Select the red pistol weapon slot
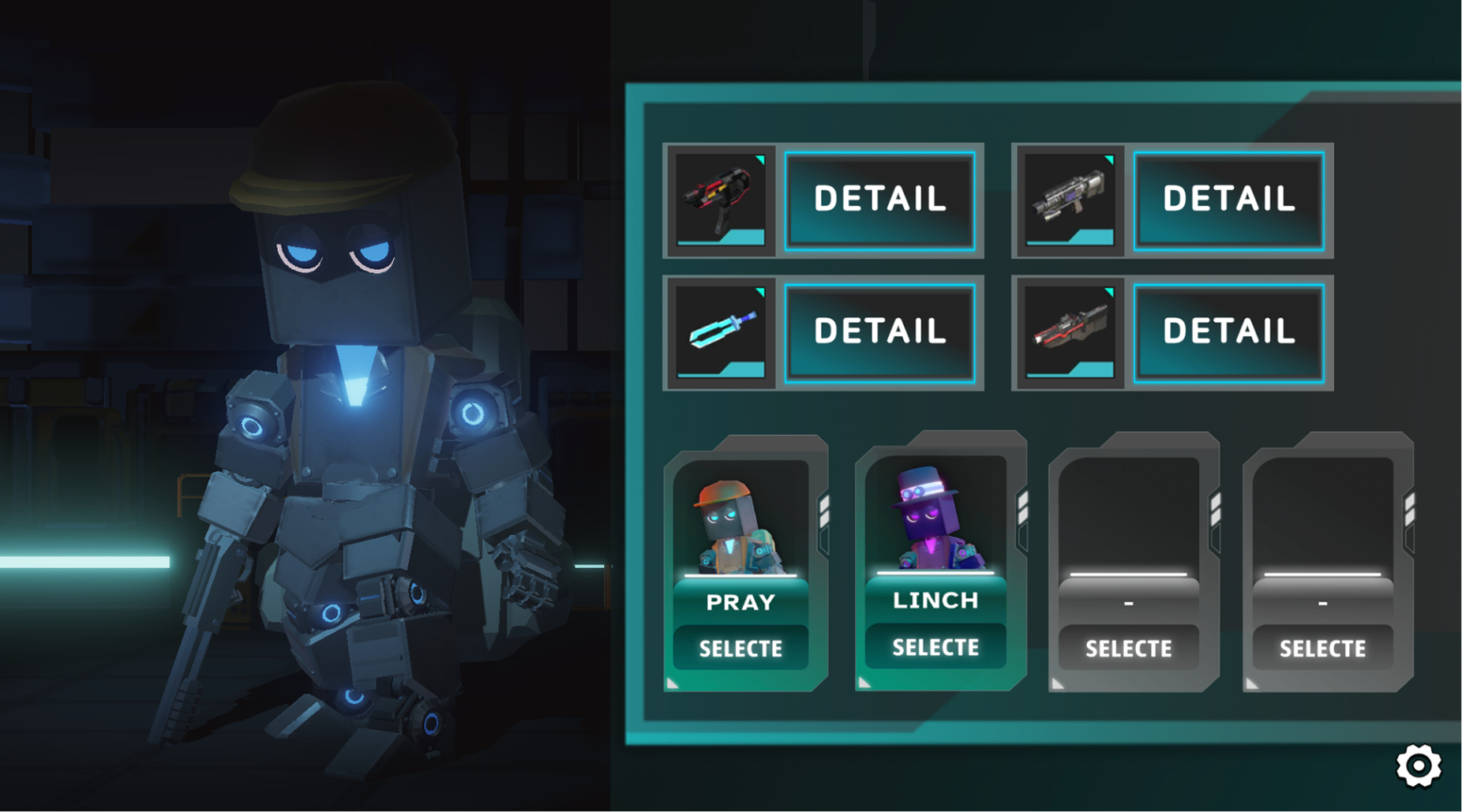The image size is (1462, 812). point(721,200)
